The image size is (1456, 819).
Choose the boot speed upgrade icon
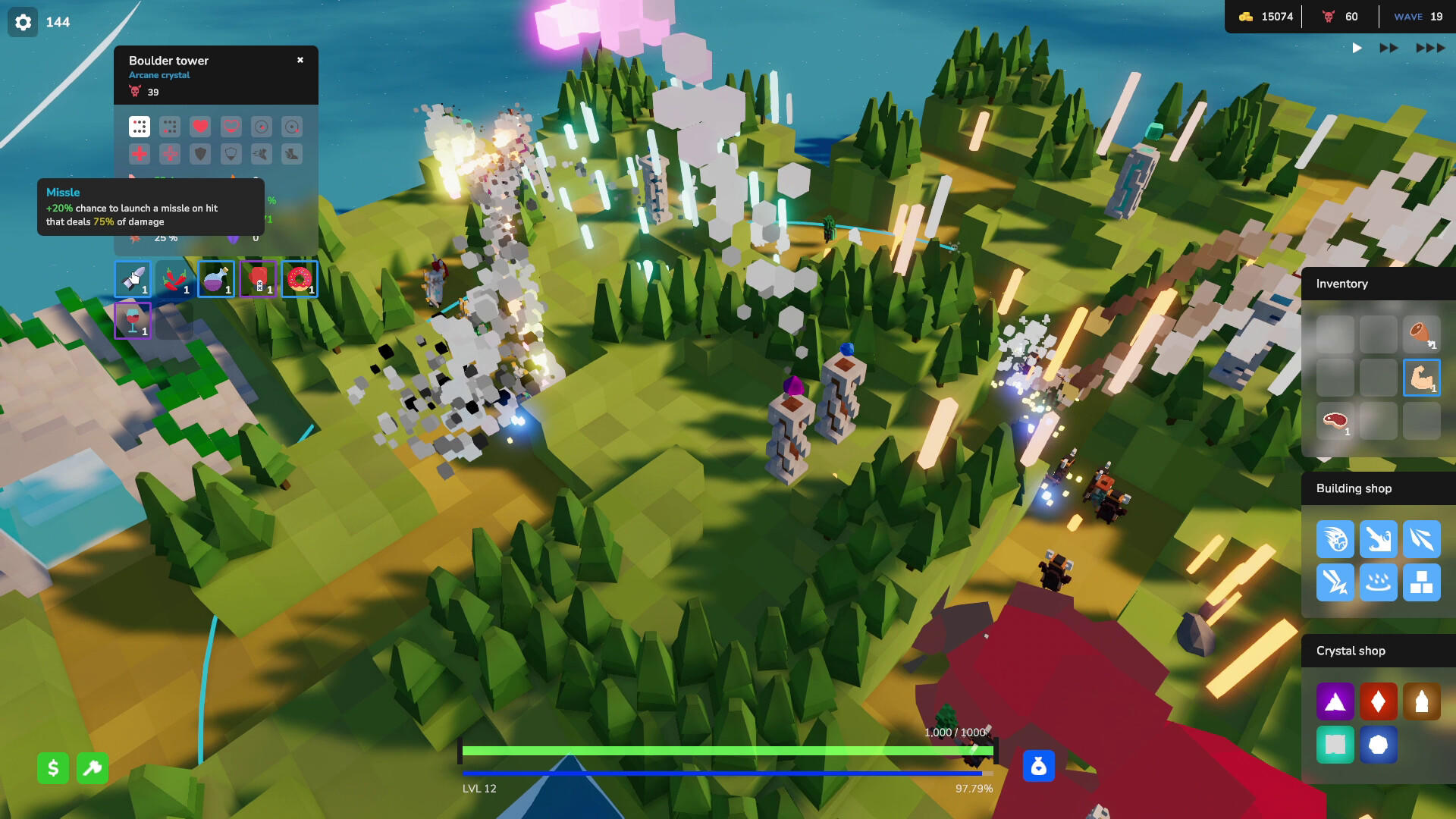click(293, 153)
